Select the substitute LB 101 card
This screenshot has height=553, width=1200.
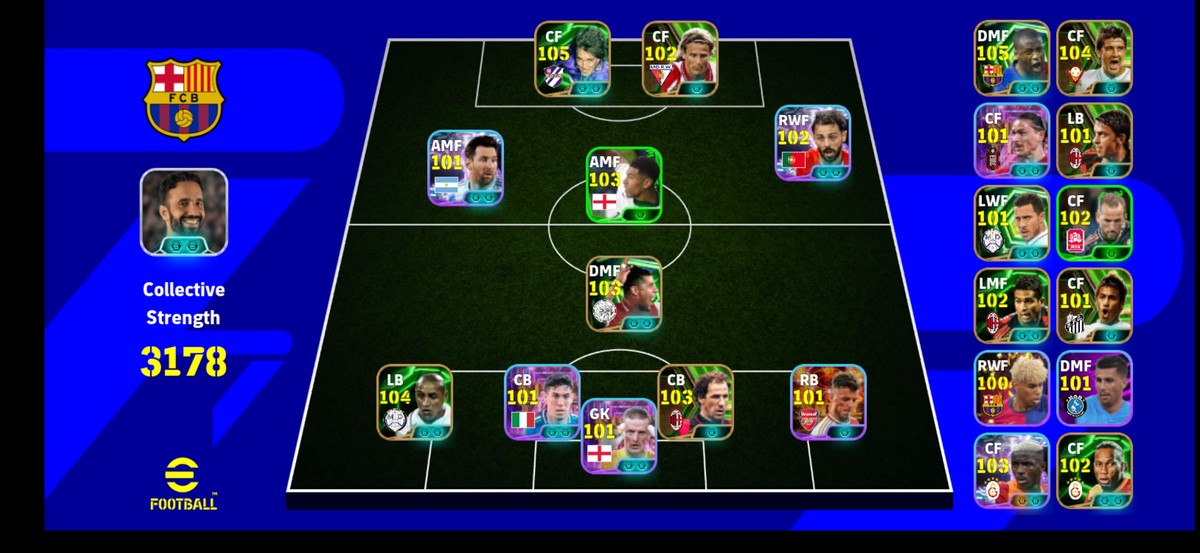(x=1093, y=140)
